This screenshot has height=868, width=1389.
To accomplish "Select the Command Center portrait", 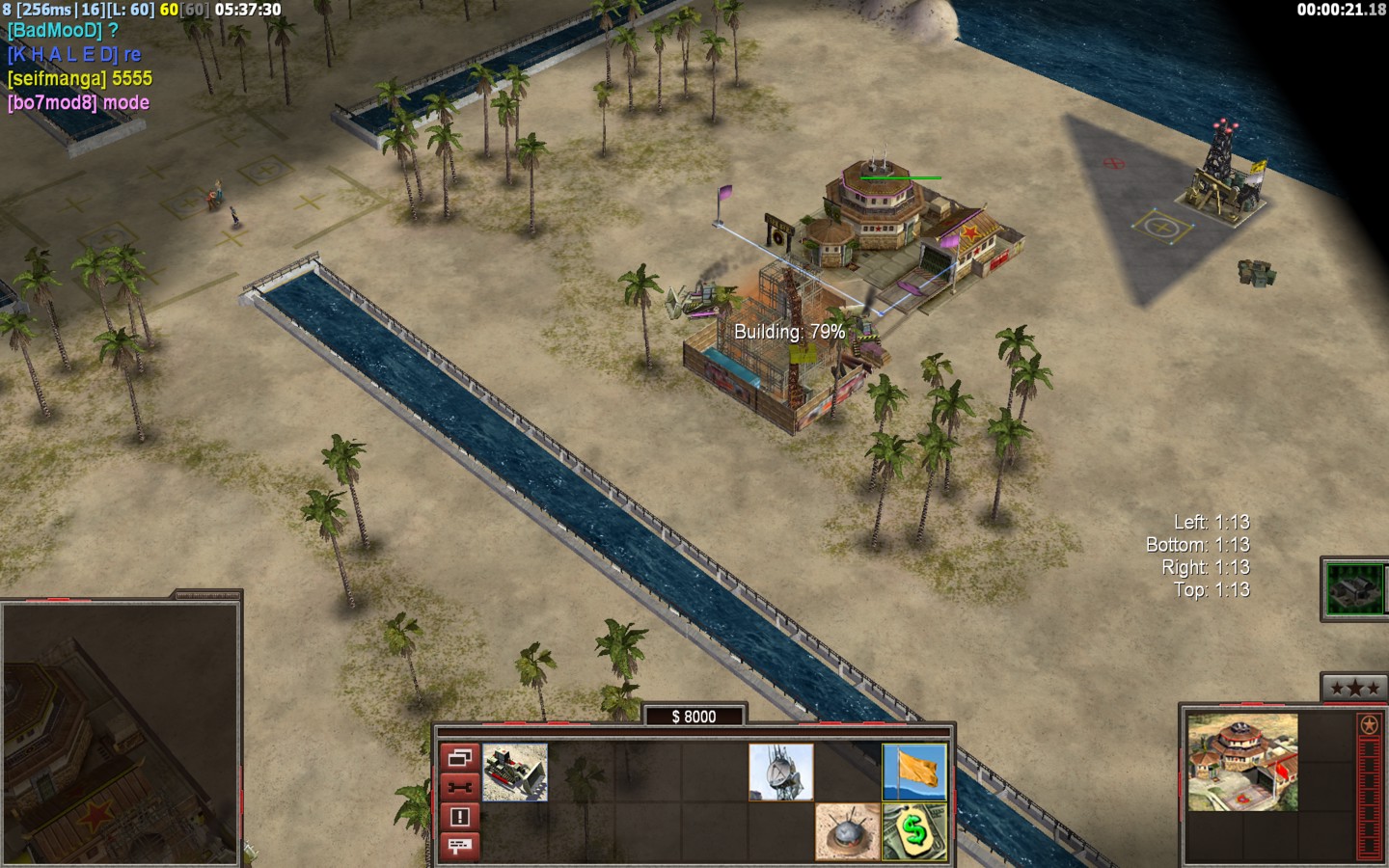I will pos(1242,762).
